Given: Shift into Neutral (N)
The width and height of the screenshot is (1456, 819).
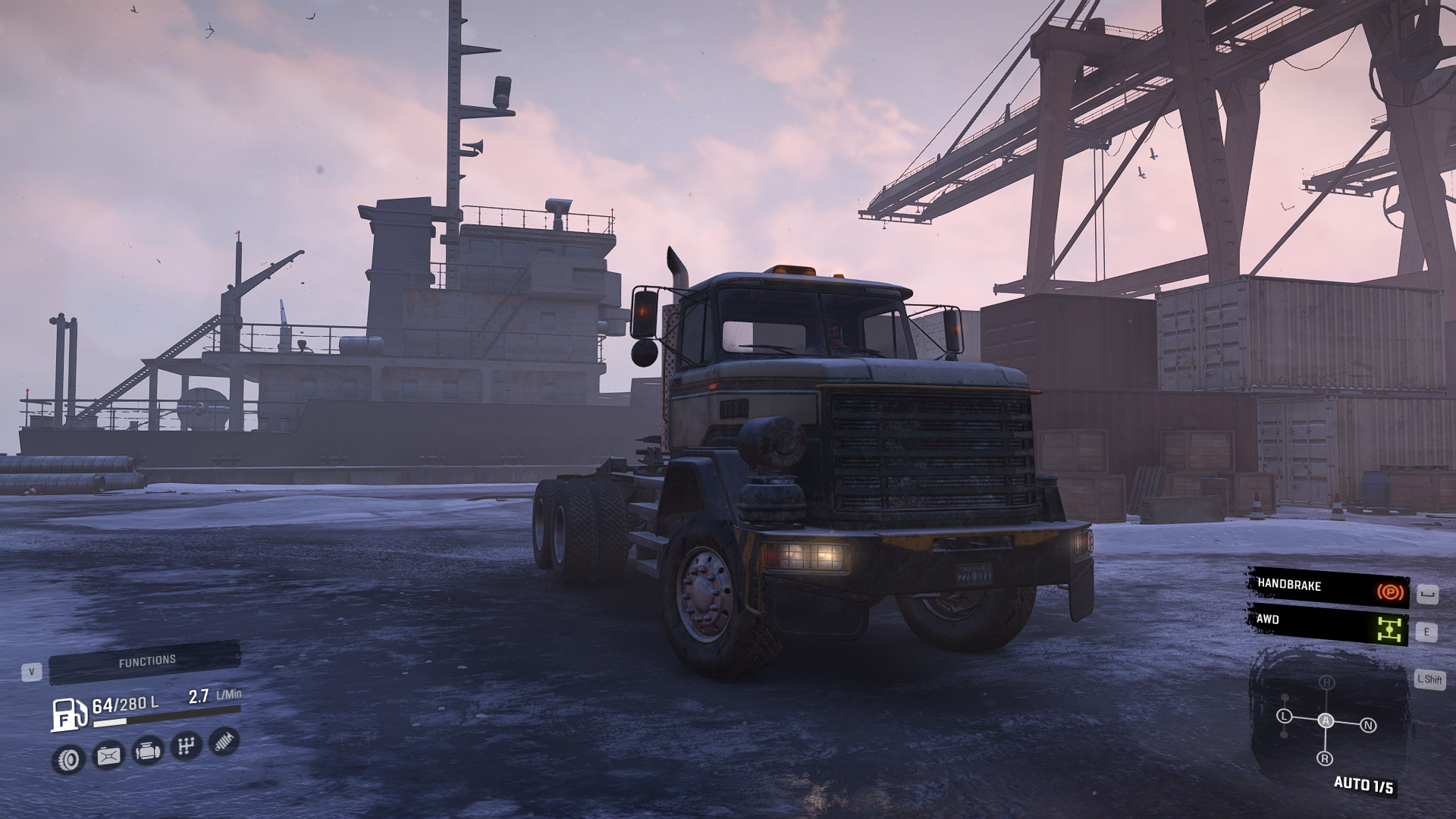Looking at the screenshot, I should pyautogui.click(x=1368, y=726).
